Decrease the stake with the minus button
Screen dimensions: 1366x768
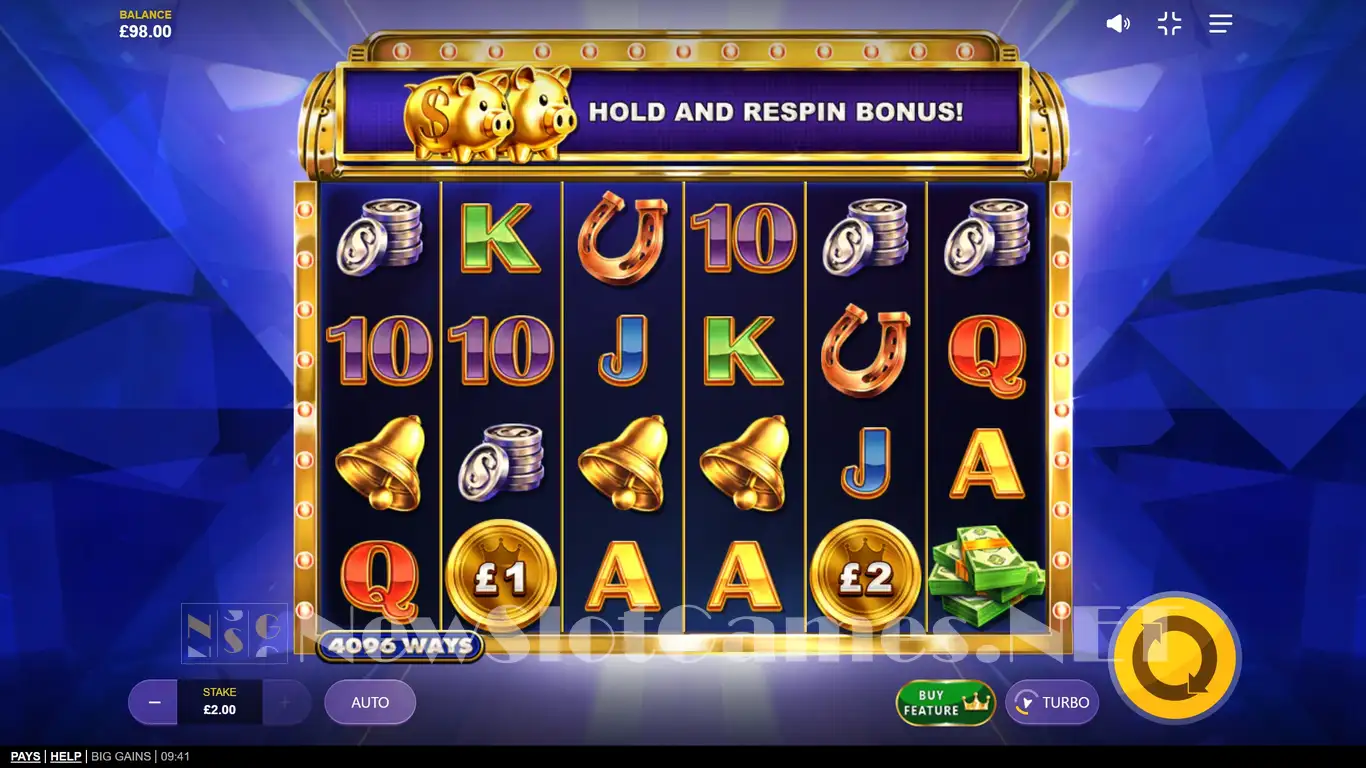(x=154, y=703)
